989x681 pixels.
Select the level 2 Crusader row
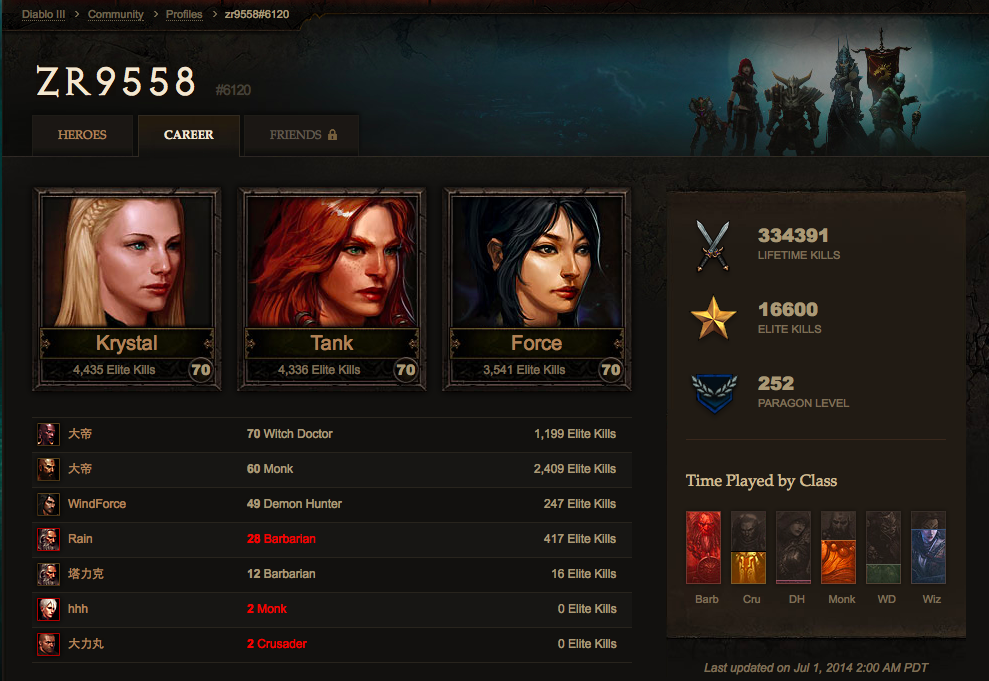coord(332,644)
